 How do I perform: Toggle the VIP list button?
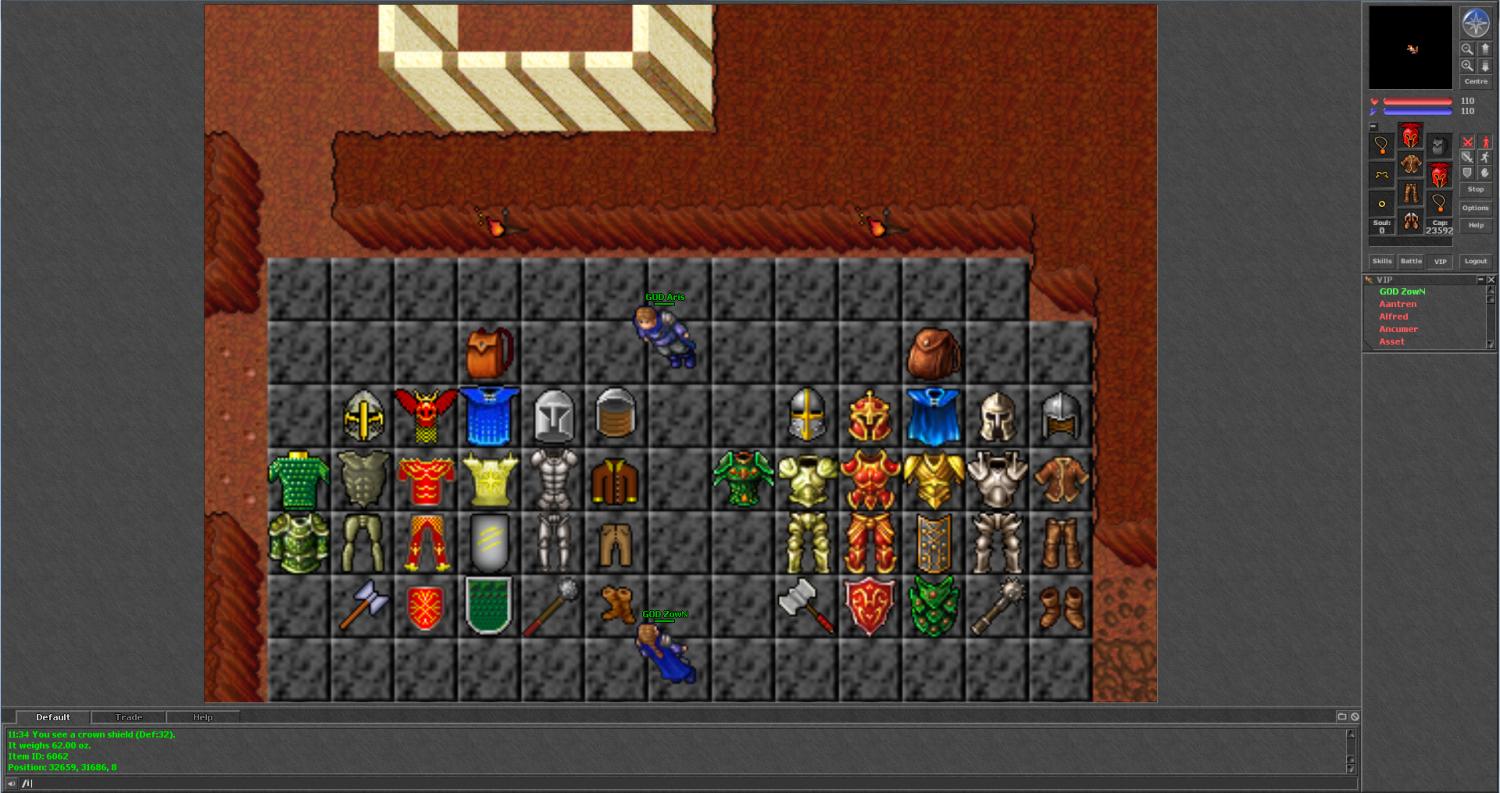(x=1440, y=261)
